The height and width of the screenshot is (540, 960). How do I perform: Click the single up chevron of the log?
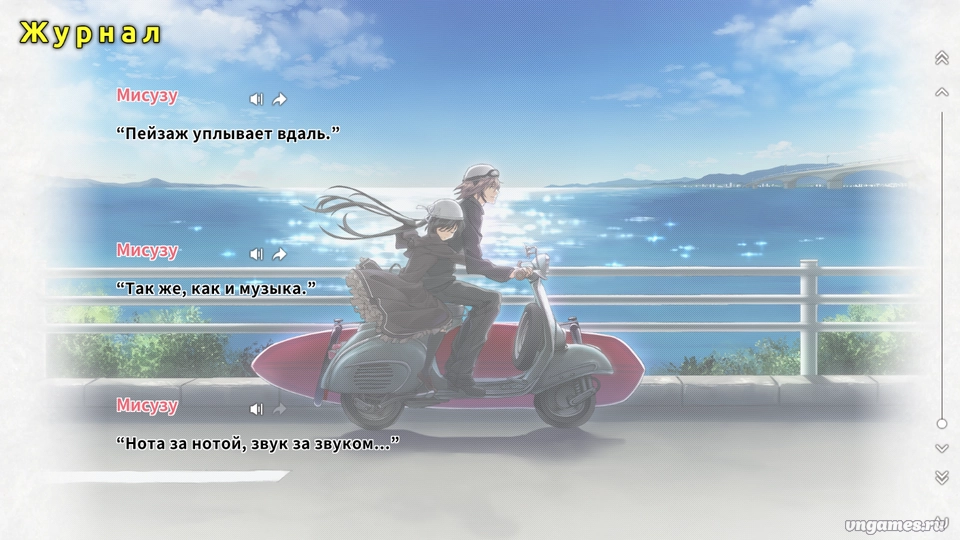point(941,92)
